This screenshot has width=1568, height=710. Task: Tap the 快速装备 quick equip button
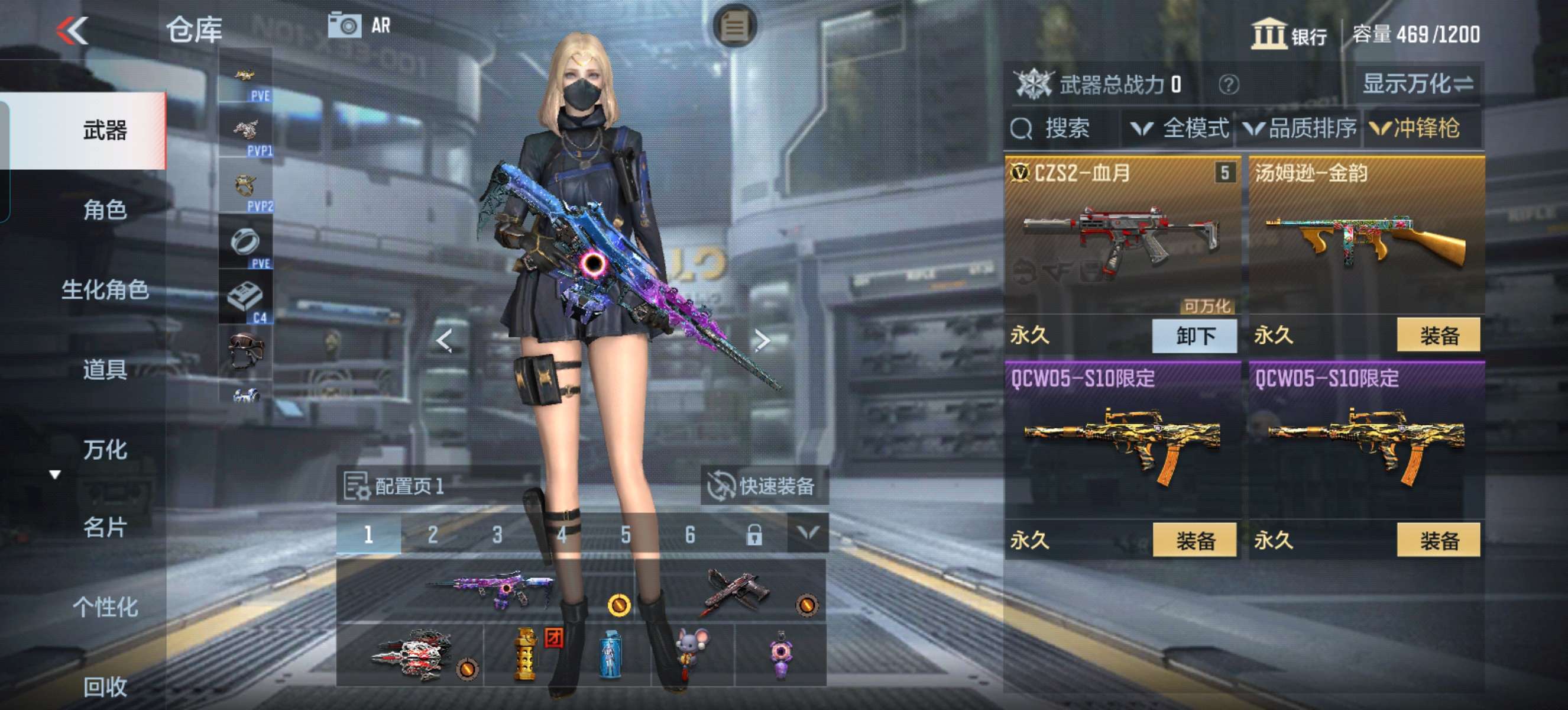(x=763, y=486)
